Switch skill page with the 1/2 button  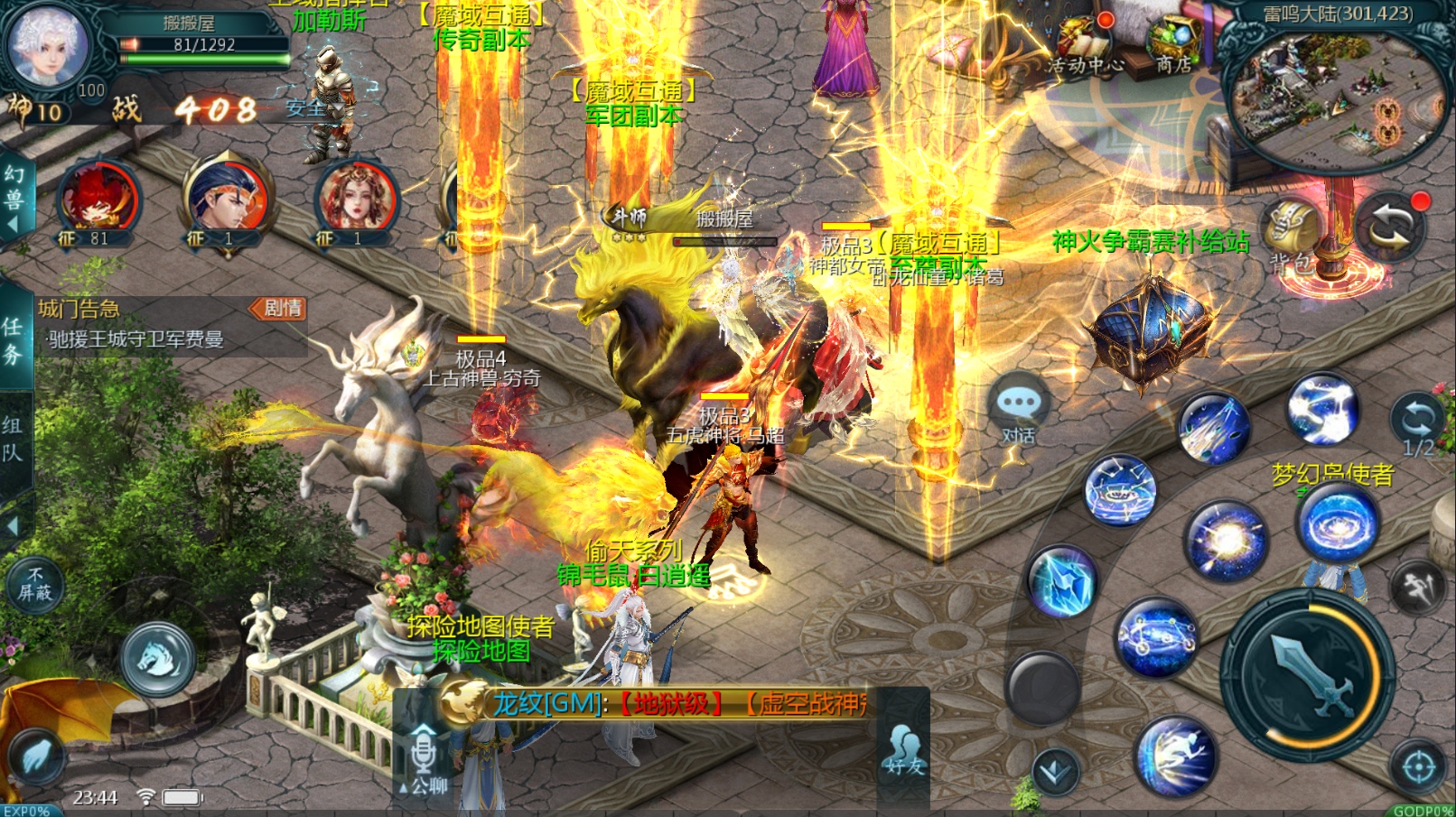1417,423
